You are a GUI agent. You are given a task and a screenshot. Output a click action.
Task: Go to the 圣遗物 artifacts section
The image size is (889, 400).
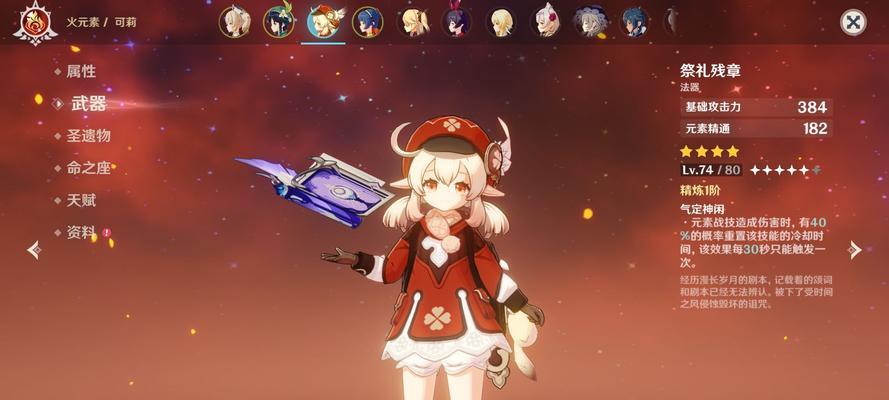pyautogui.click(x=88, y=135)
